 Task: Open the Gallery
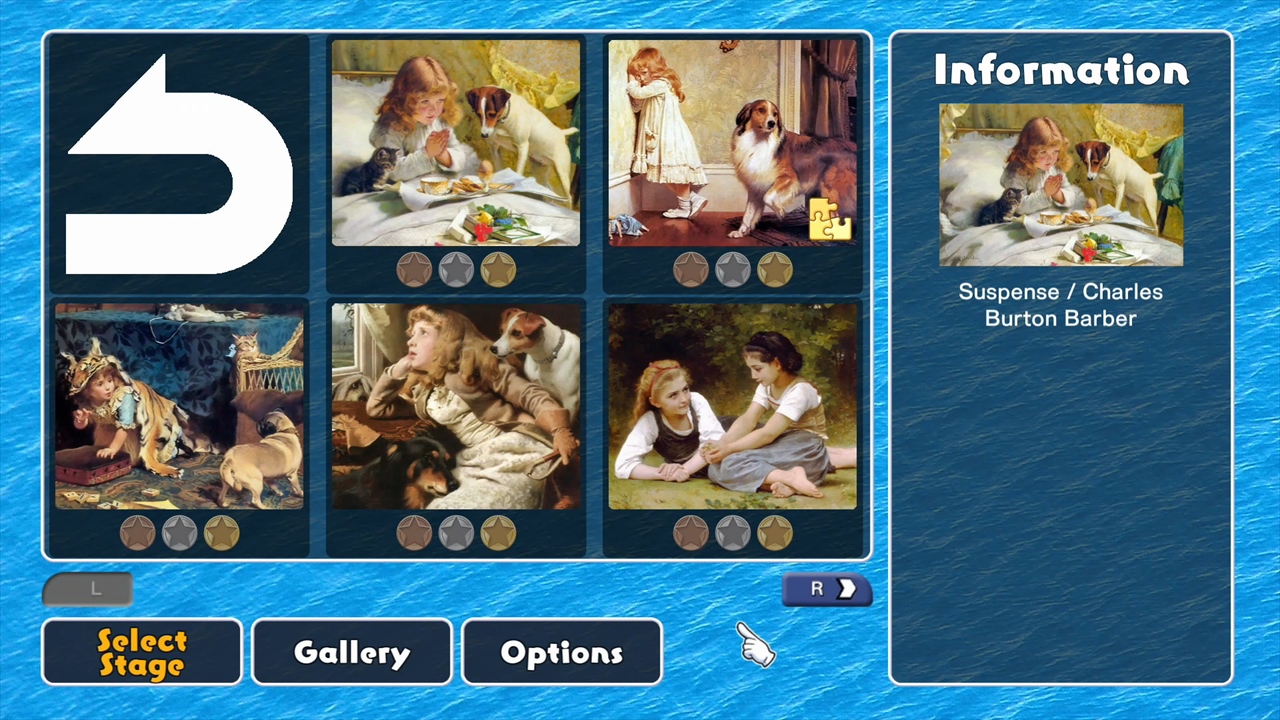tap(351, 652)
